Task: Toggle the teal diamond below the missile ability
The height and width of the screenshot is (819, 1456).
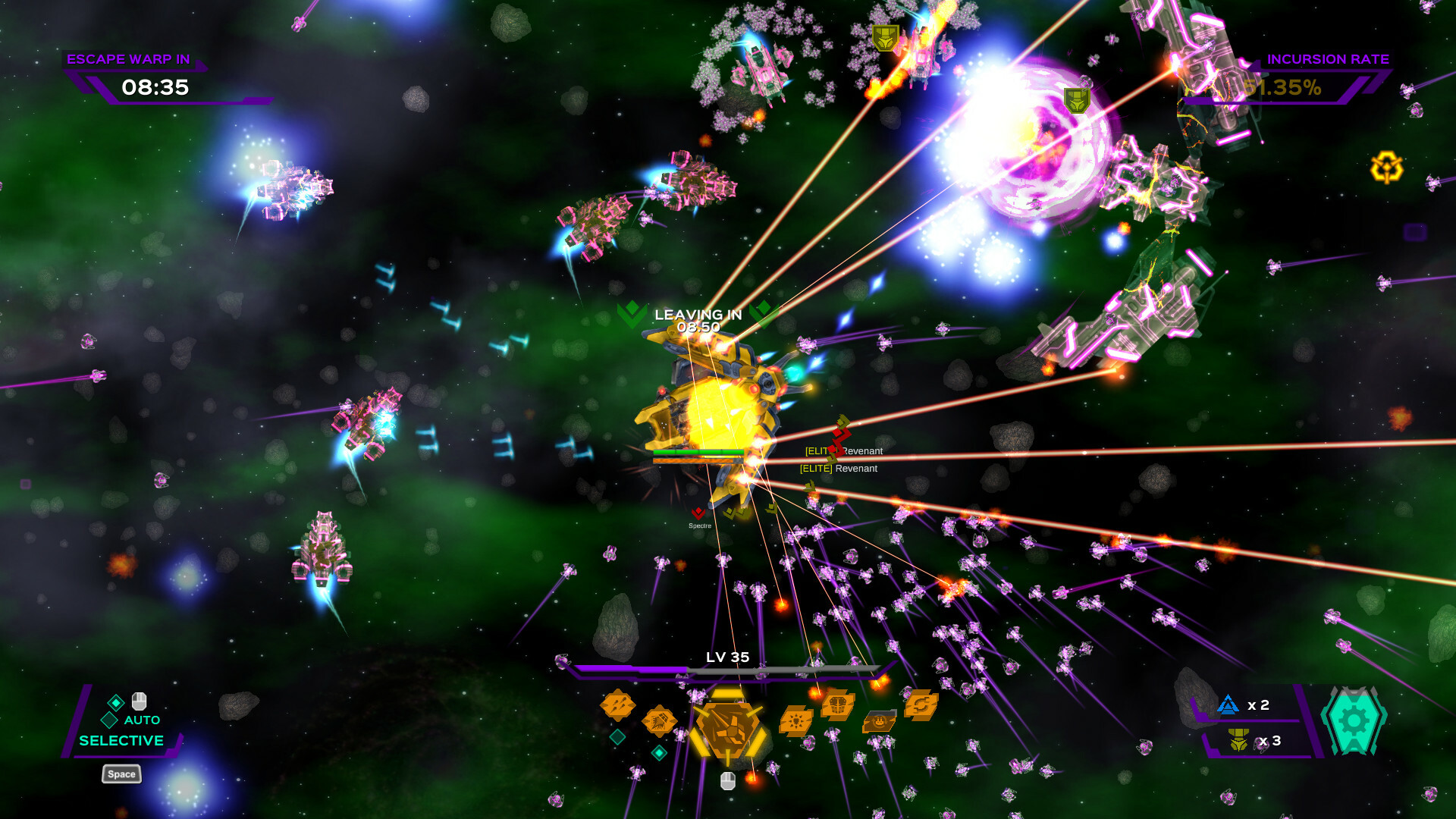Action: coord(617,736)
